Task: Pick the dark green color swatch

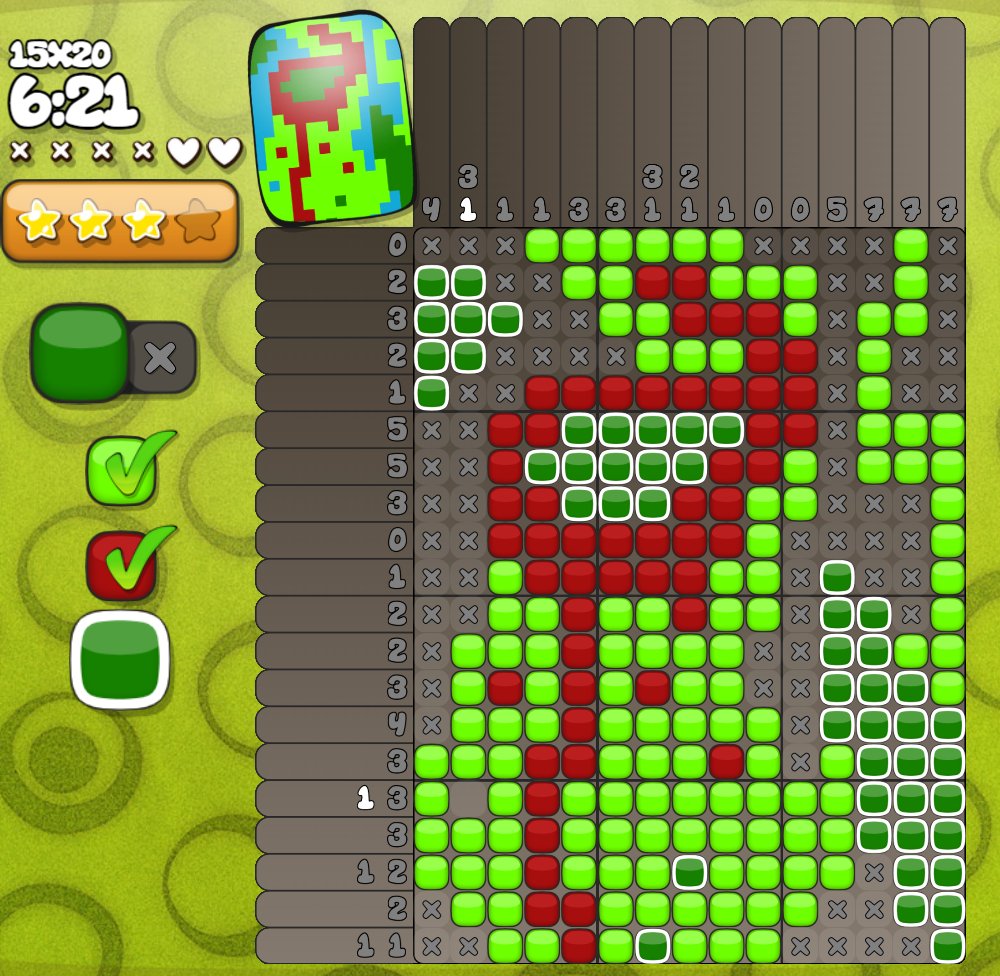Action: pos(120,659)
